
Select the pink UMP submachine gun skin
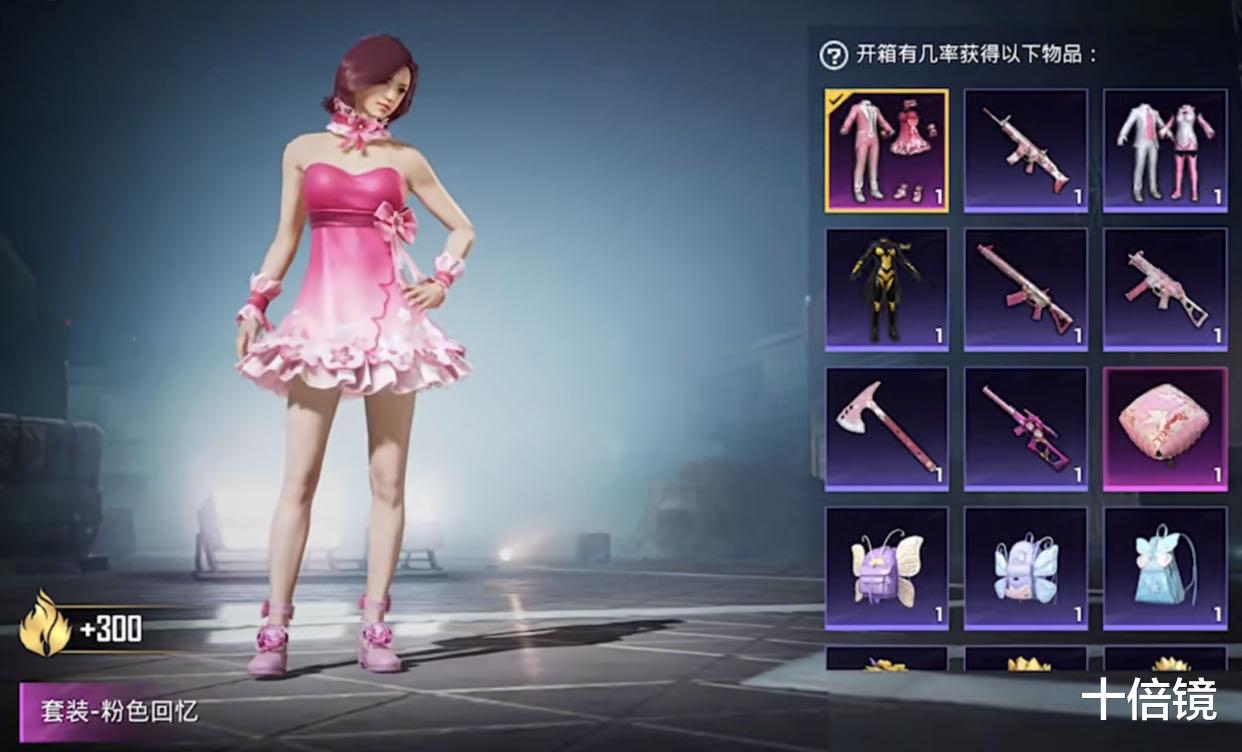click(1164, 289)
